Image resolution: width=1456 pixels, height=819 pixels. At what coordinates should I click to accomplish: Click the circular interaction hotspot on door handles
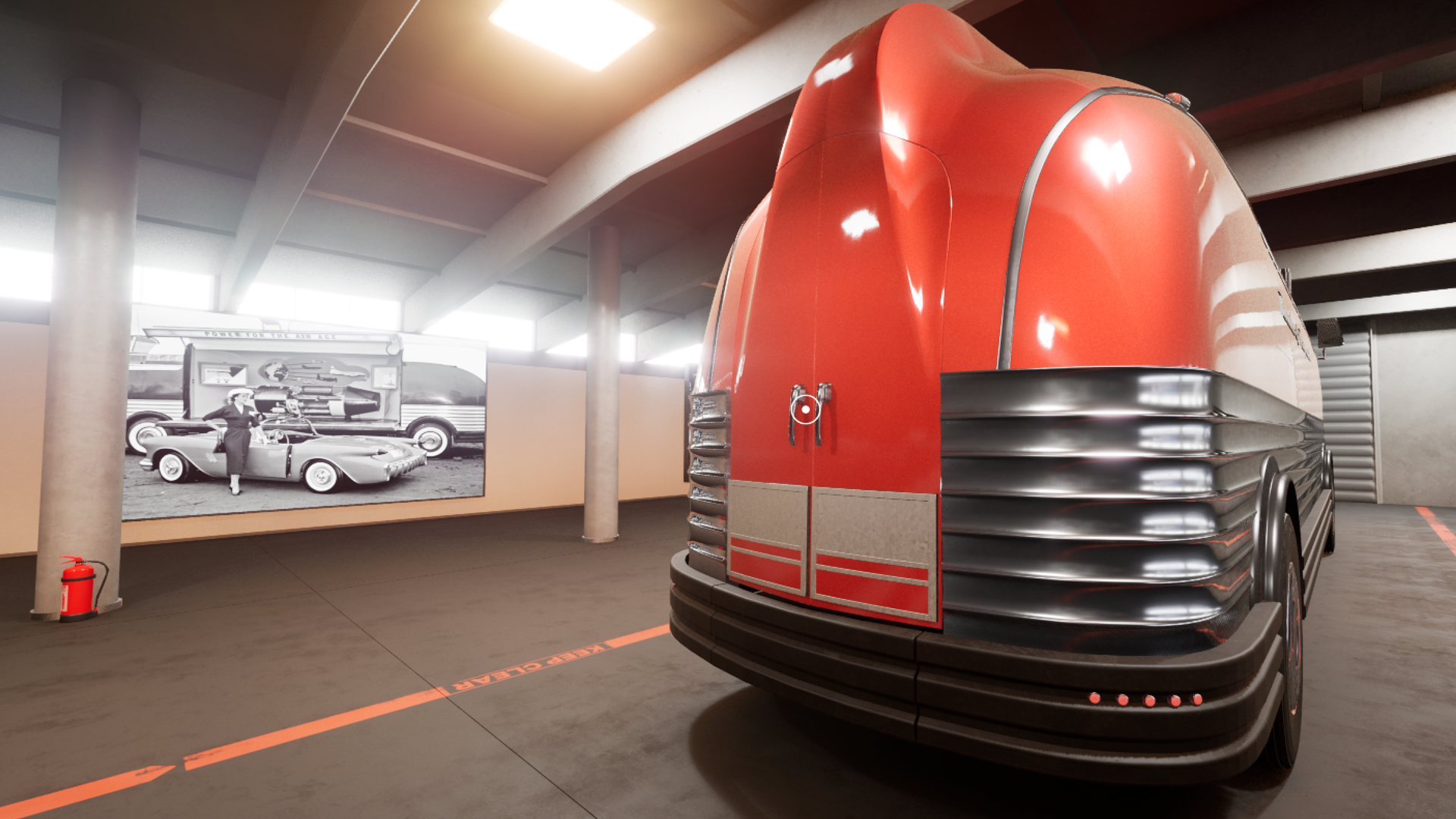[x=805, y=409]
